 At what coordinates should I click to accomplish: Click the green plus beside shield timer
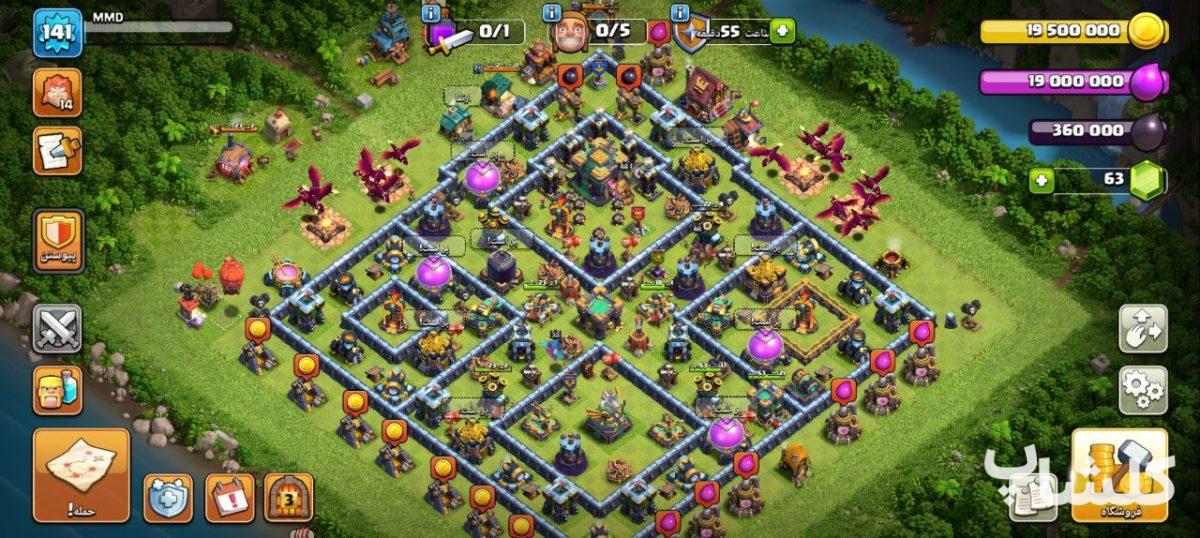tap(779, 32)
